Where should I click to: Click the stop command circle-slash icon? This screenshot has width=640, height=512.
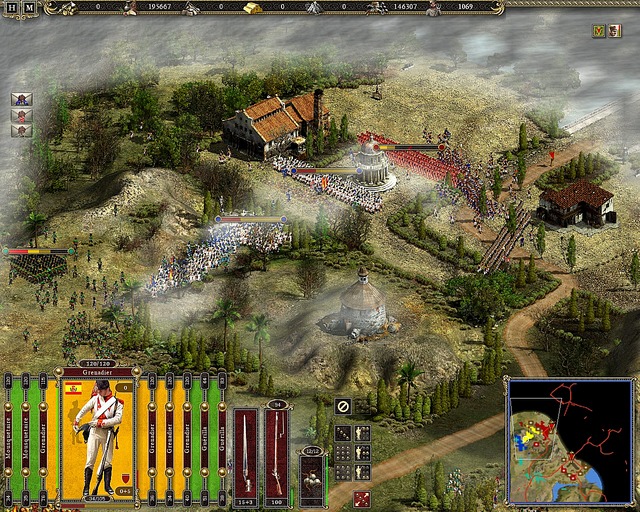343,406
